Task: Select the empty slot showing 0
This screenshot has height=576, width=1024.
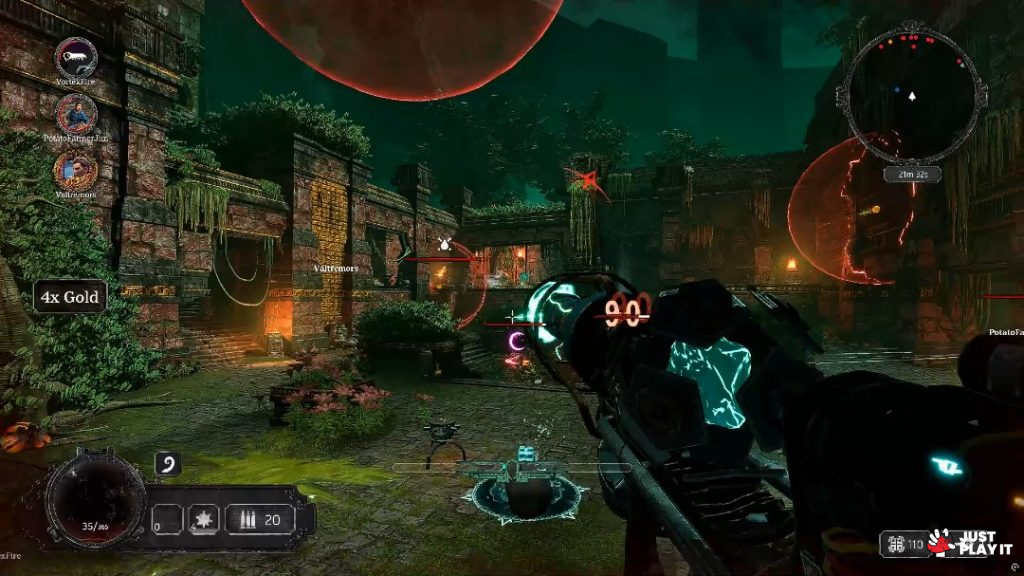Action: pyautogui.click(x=167, y=520)
